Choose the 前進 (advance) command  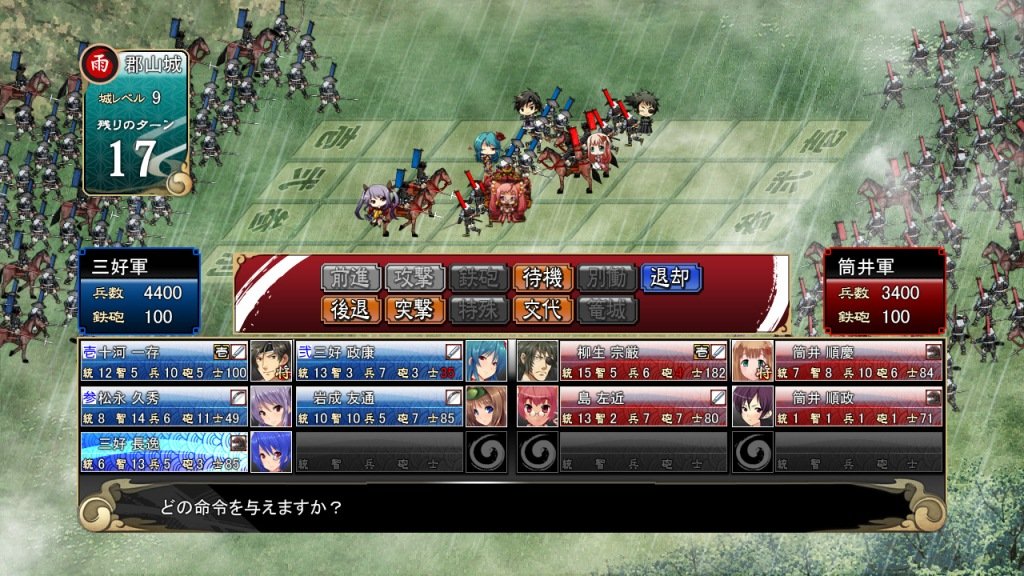tap(350, 278)
